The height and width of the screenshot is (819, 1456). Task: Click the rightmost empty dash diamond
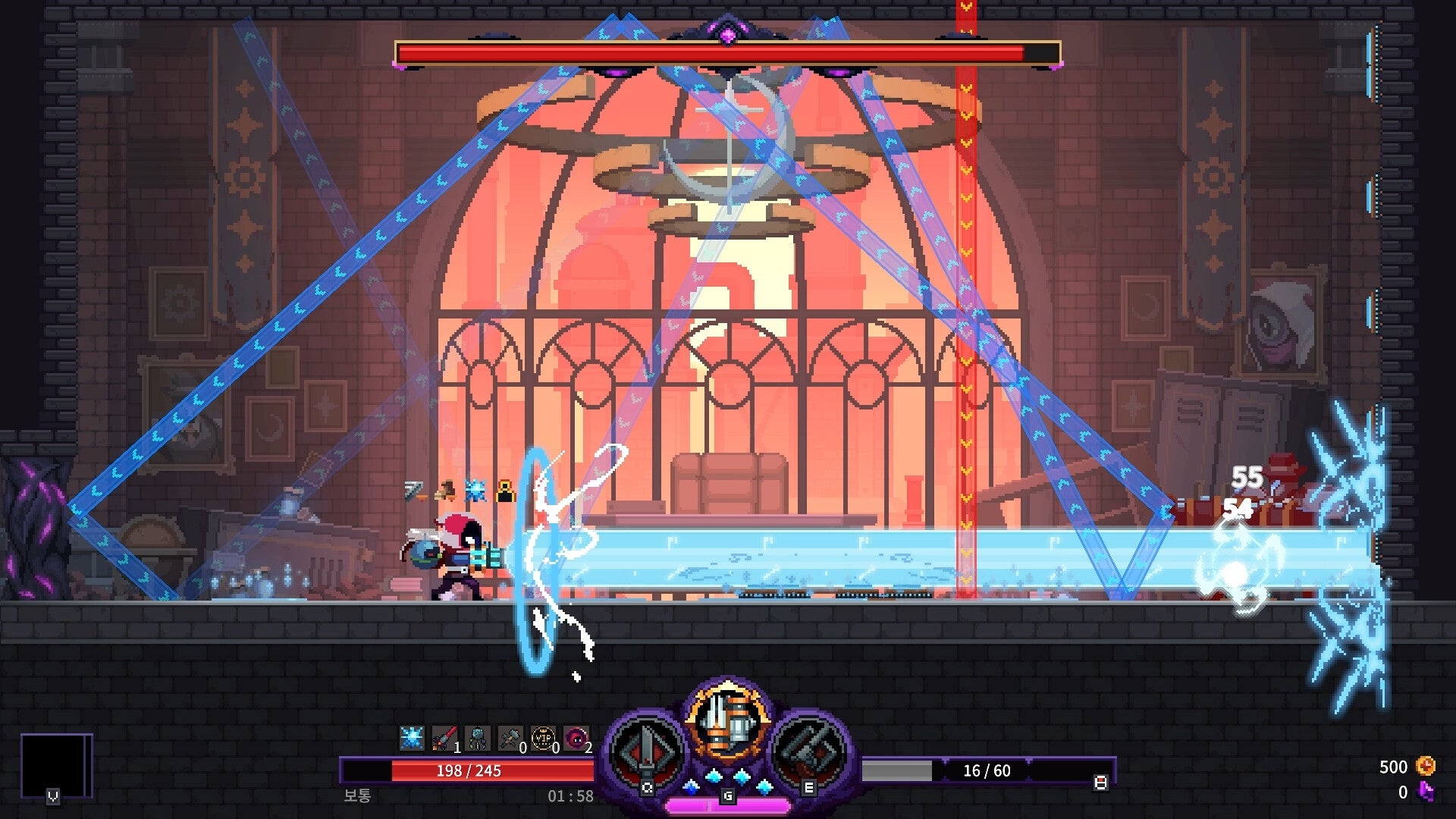point(764,786)
